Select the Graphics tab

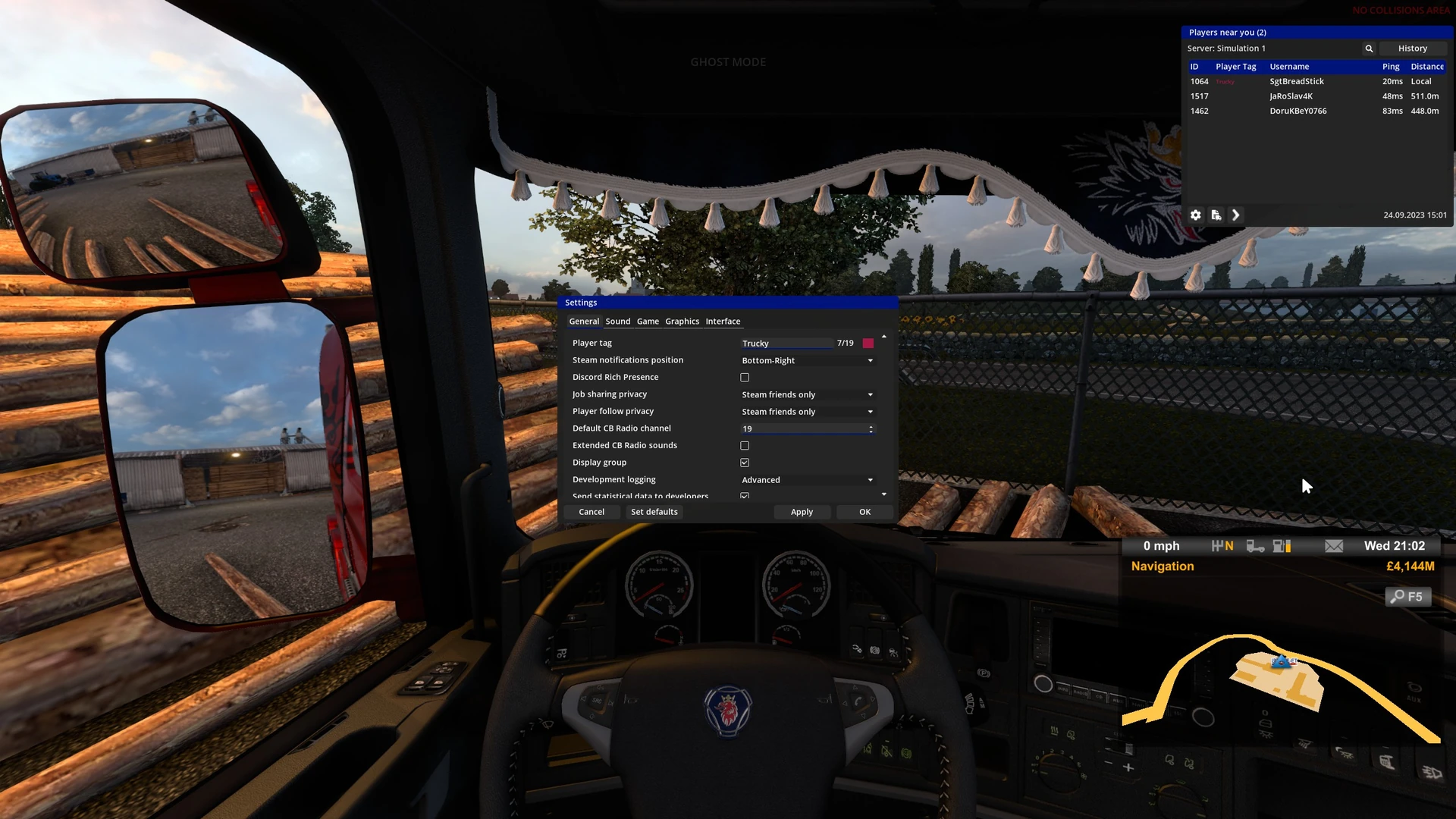(682, 322)
